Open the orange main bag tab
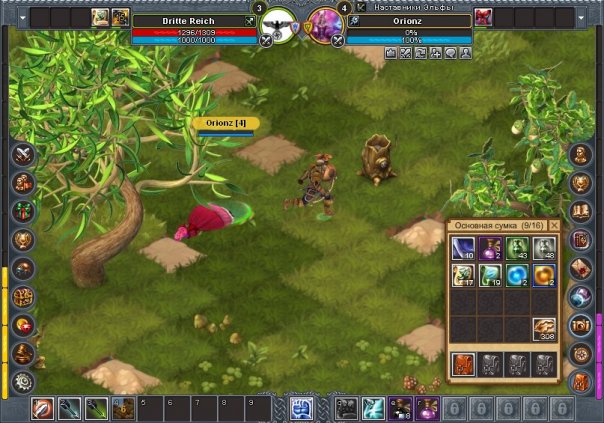The image size is (604, 423). (463, 363)
